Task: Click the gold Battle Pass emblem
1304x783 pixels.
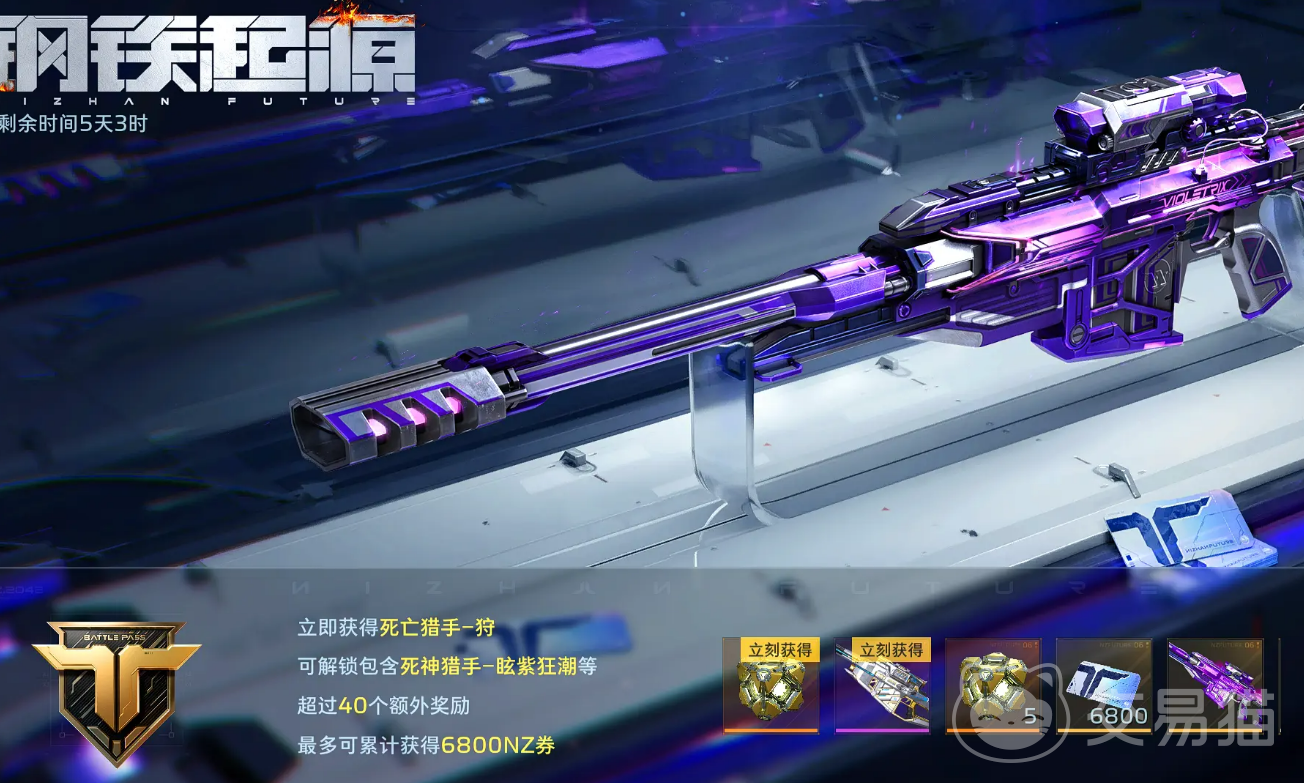Action: 116,689
